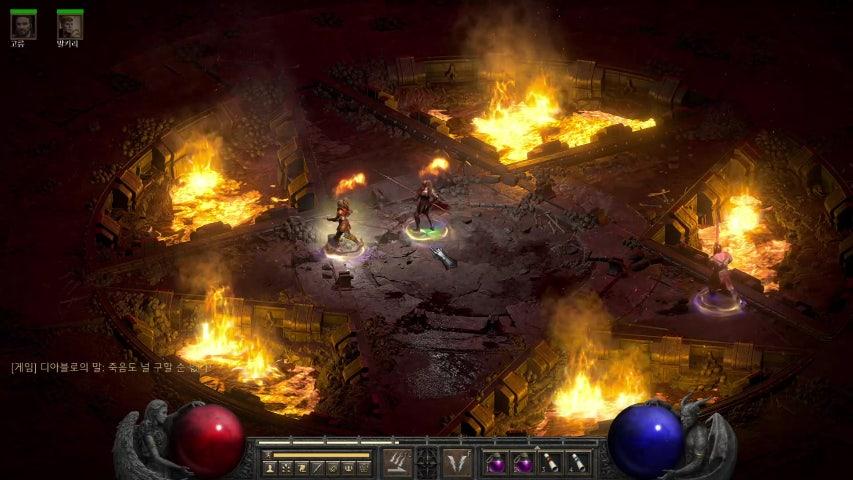Select the left-click attack skill icon
Image resolution: width=853 pixels, height=480 pixels.
397,462
